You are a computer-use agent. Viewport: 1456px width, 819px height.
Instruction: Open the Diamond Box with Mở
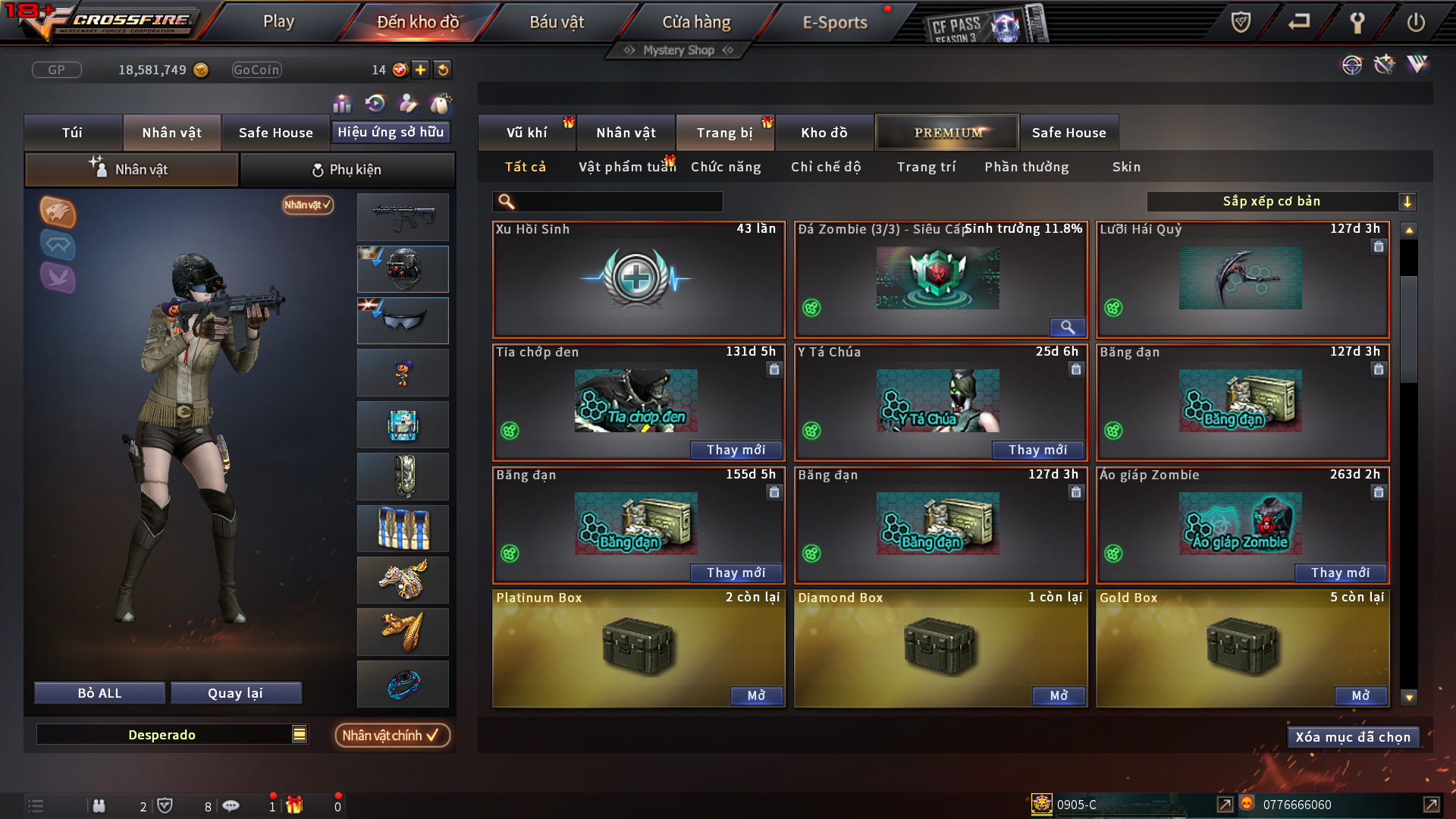[1058, 695]
